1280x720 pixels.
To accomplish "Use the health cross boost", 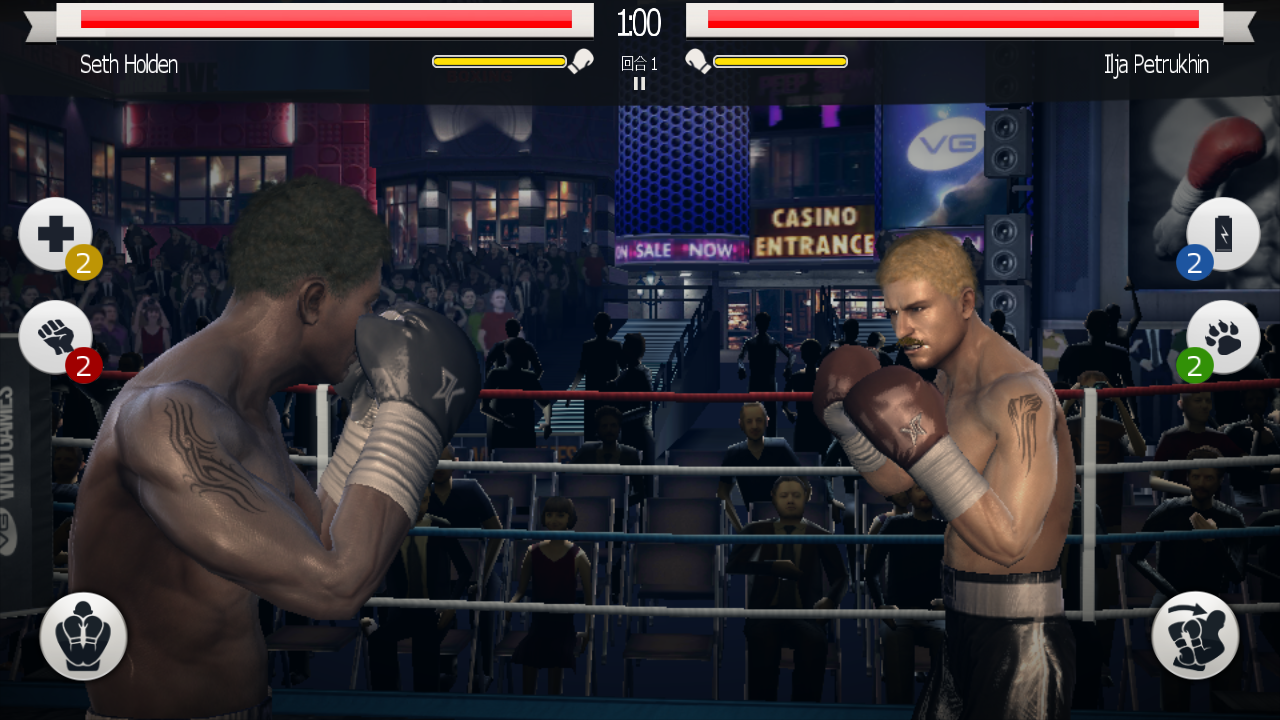I will (x=55, y=235).
